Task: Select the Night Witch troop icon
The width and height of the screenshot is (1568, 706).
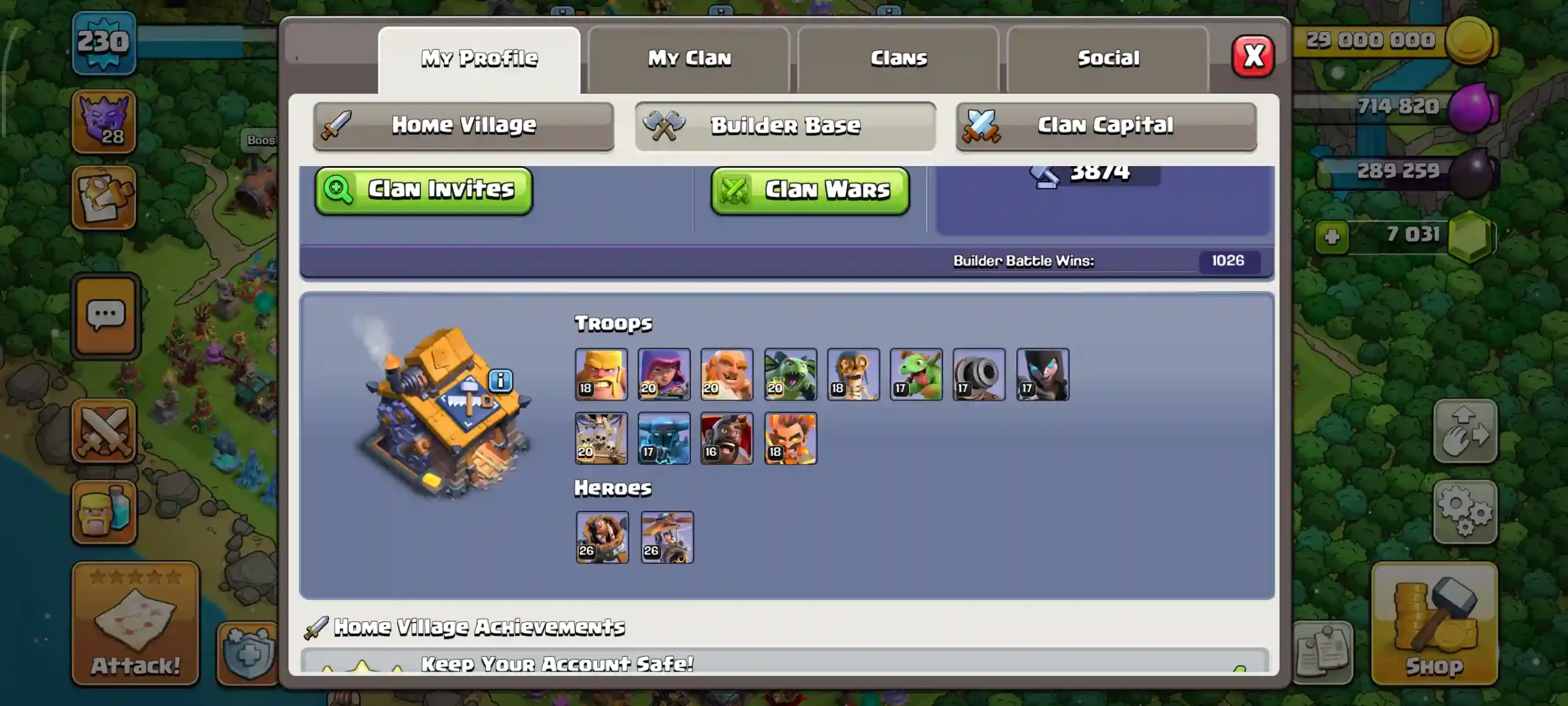Action: click(1043, 374)
